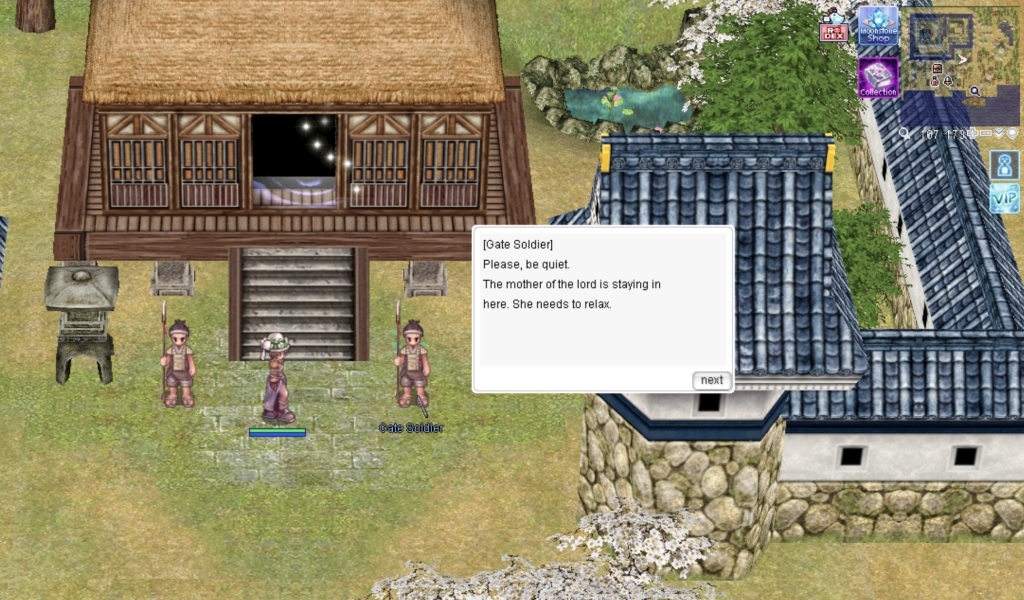Open the Collection book icon
Image resolution: width=1024 pixels, height=600 pixels.
point(877,77)
